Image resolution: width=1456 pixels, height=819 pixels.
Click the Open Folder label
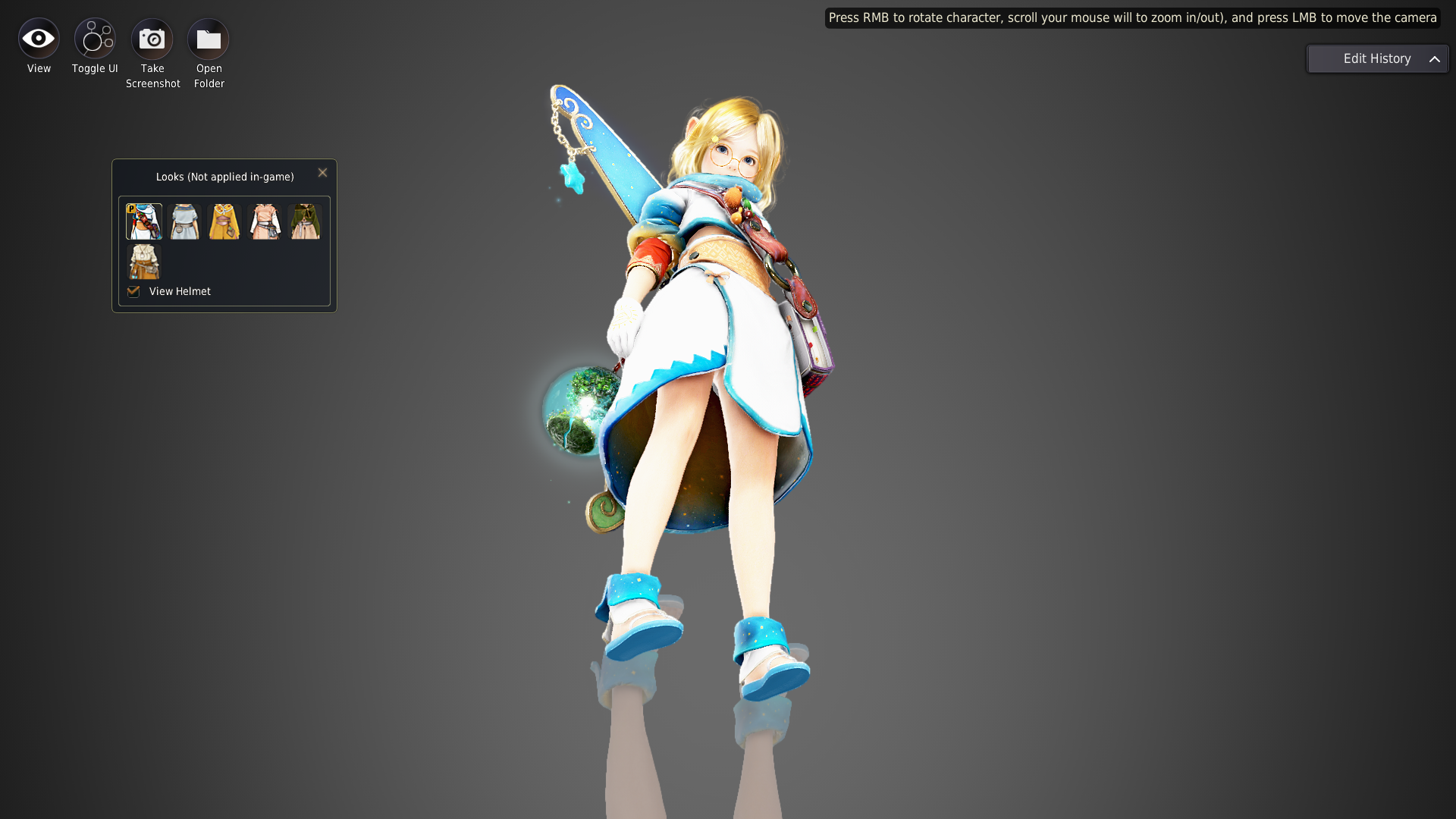[x=209, y=76]
